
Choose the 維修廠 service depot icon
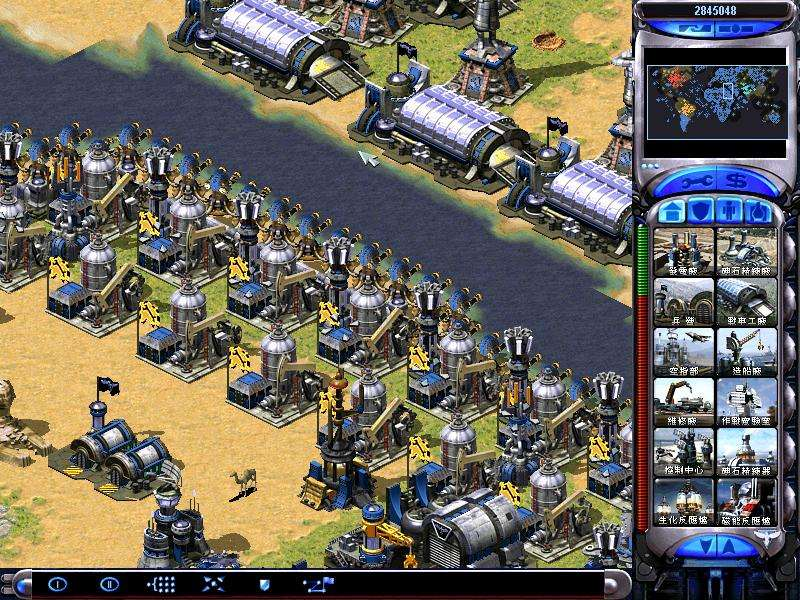[684, 401]
